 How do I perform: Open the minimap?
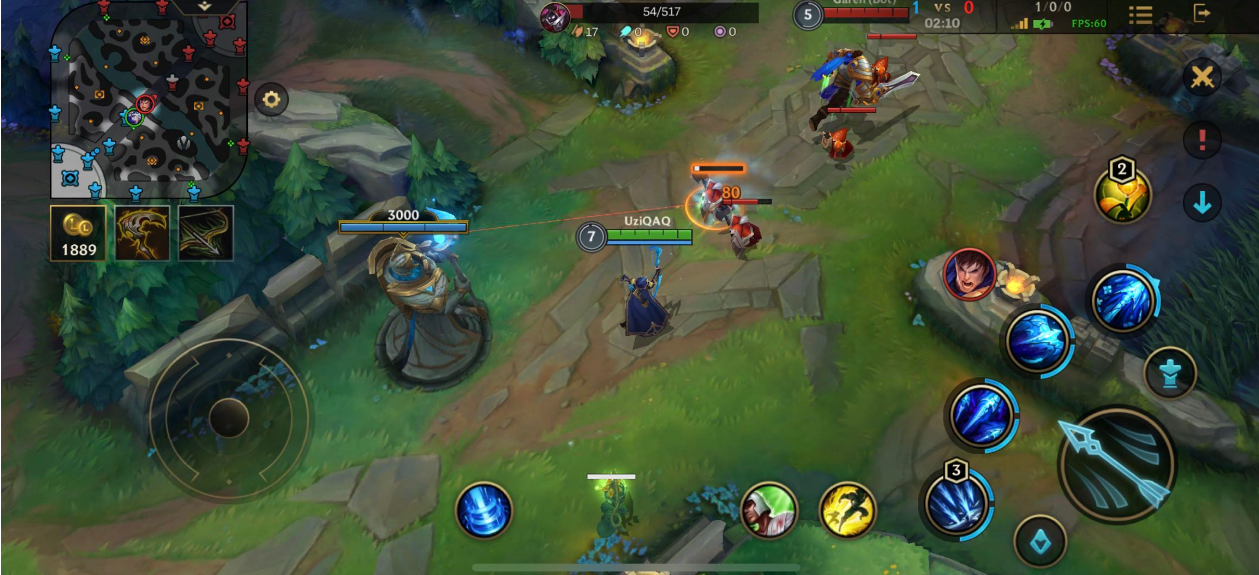pyautogui.click(x=148, y=100)
